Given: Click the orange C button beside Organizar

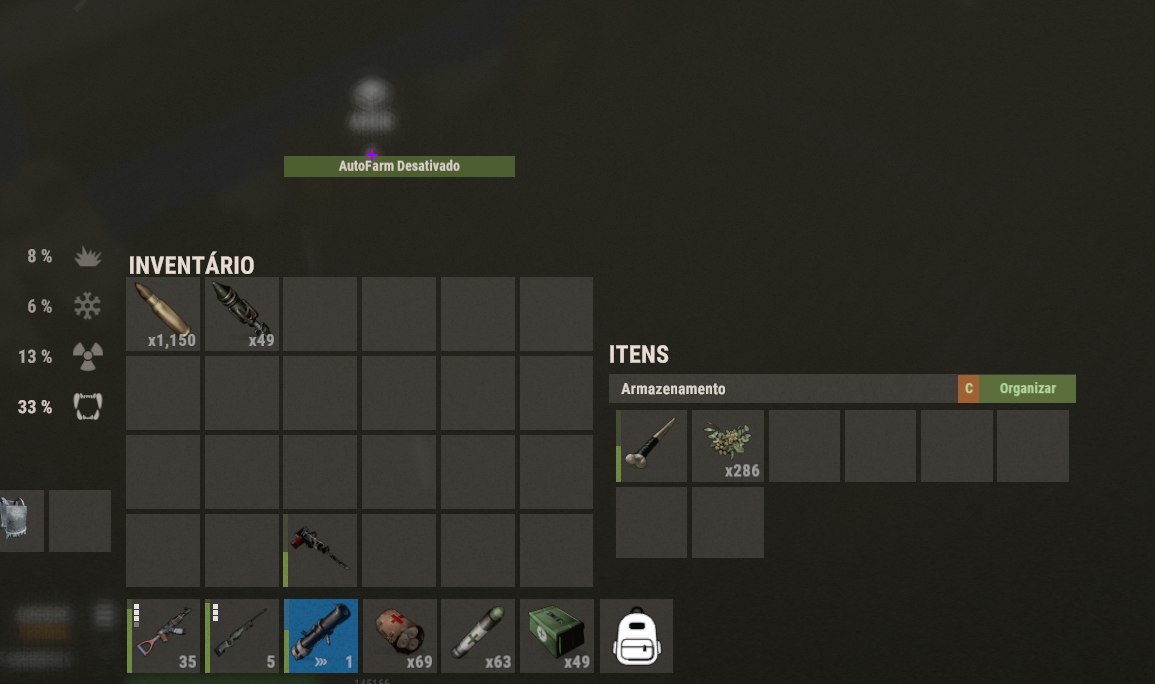Looking at the screenshot, I should click(968, 389).
